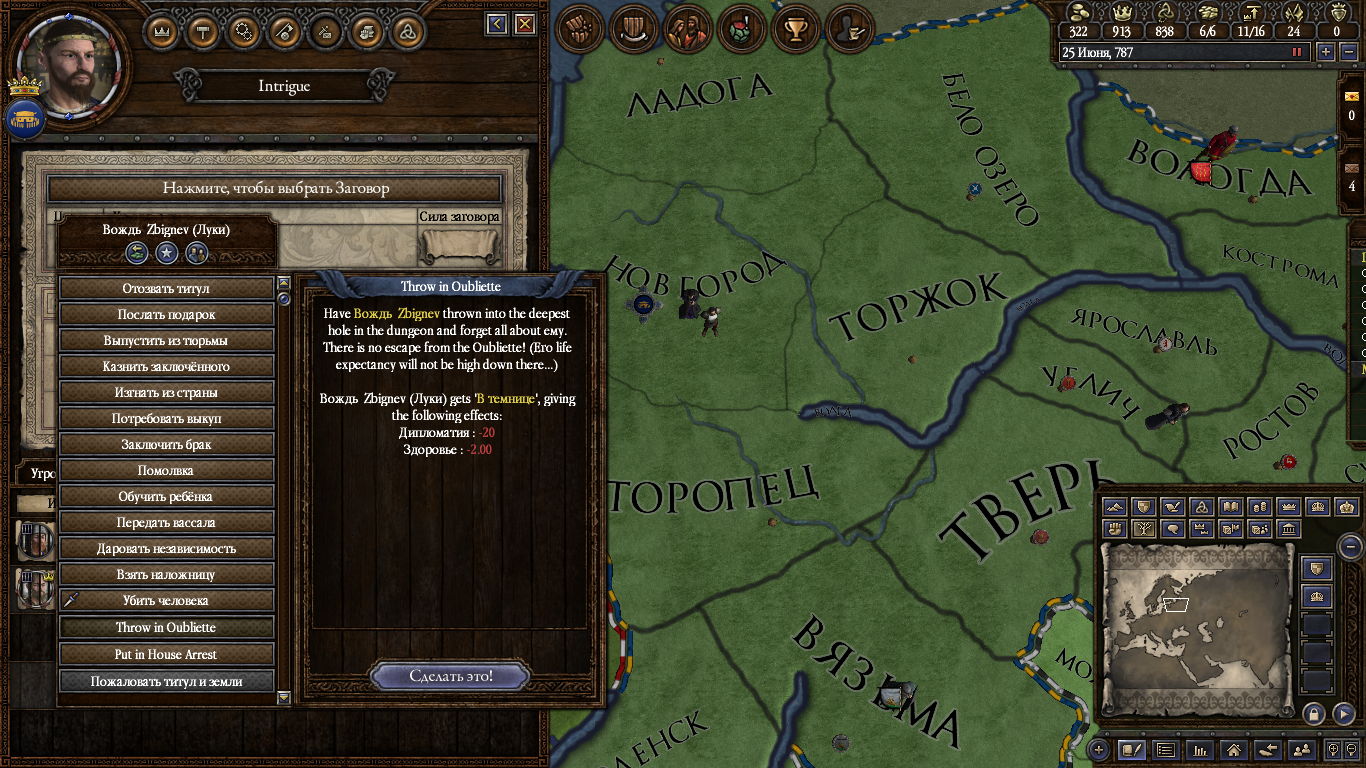This screenshot has width=1366, height=768.
Task: Click "Пожаловать титул и земли" entry
Action: tap(166, 681)
